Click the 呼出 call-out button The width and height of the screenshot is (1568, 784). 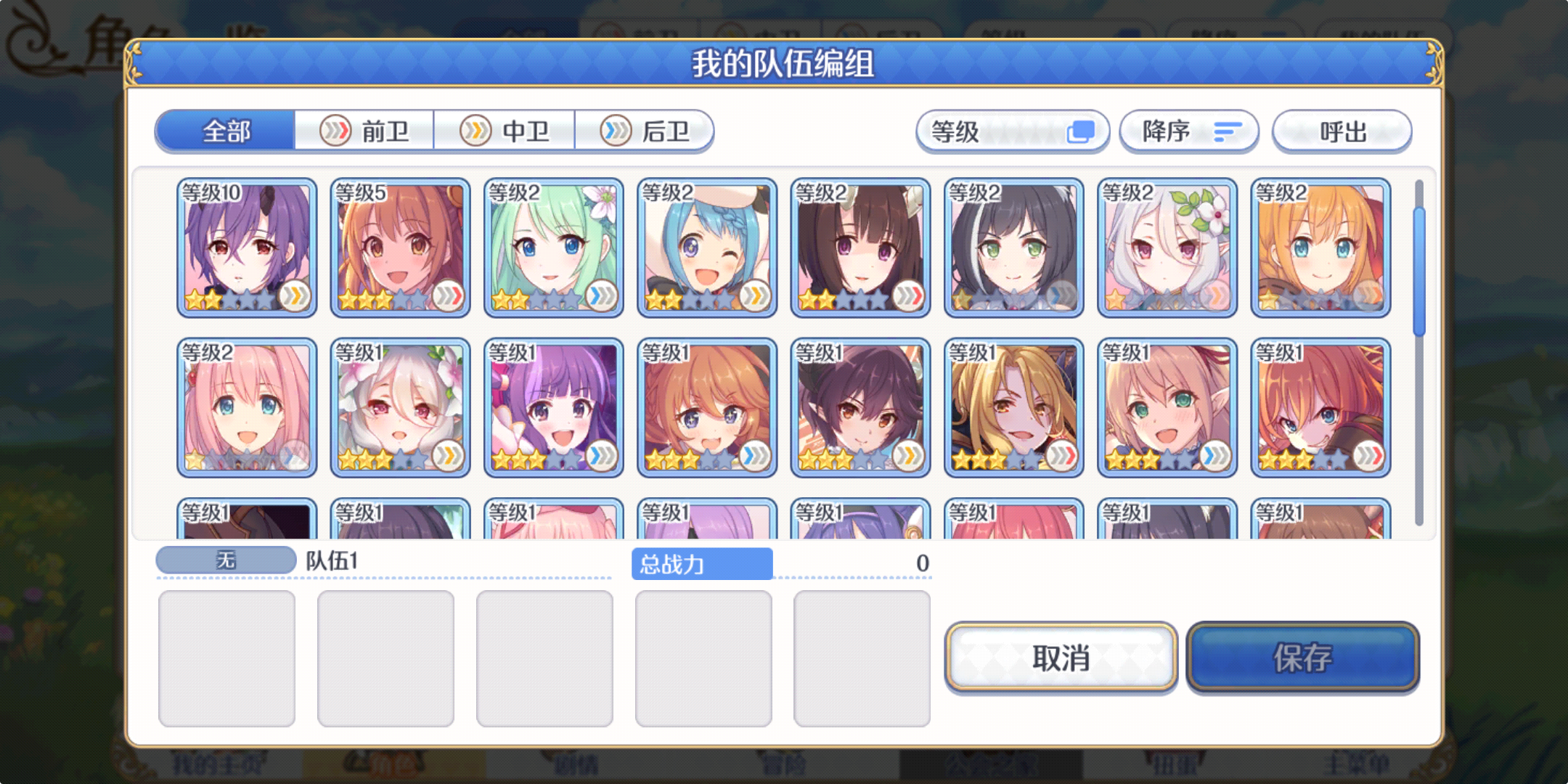tap(1342, 131)
